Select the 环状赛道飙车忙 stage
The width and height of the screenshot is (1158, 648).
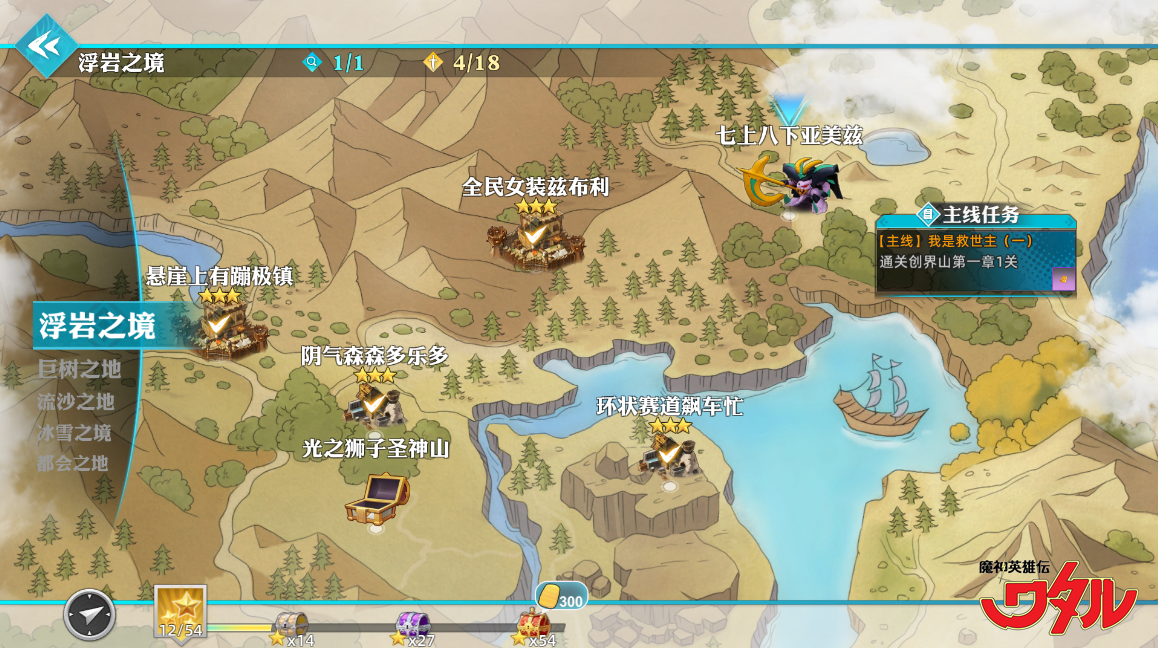[x=668, y=455]
